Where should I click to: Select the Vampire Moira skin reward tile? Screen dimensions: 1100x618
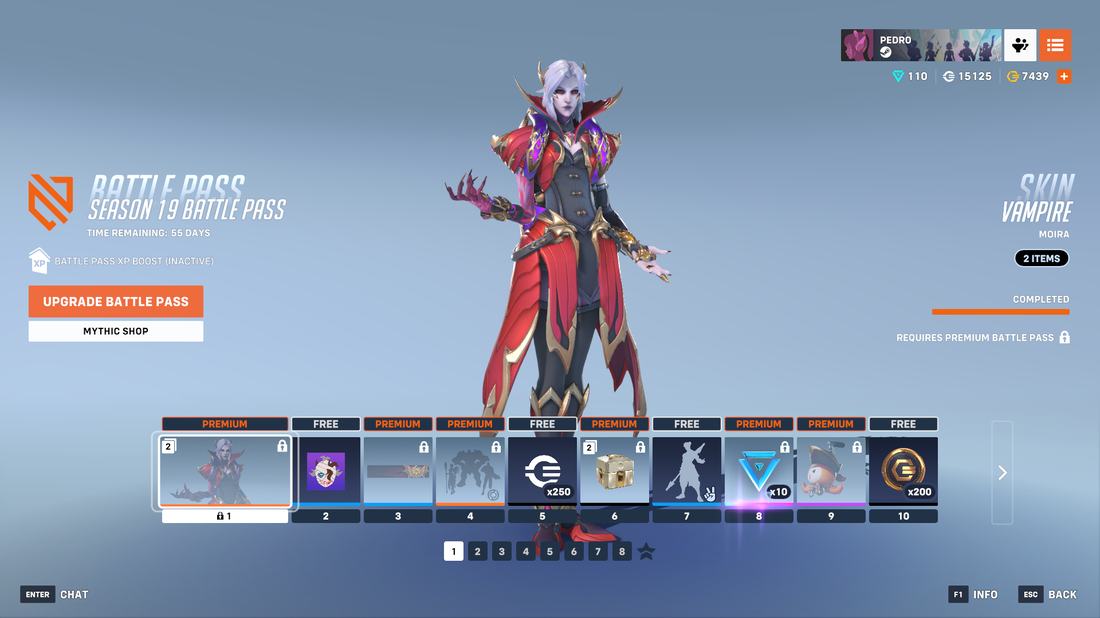[226, 471]
